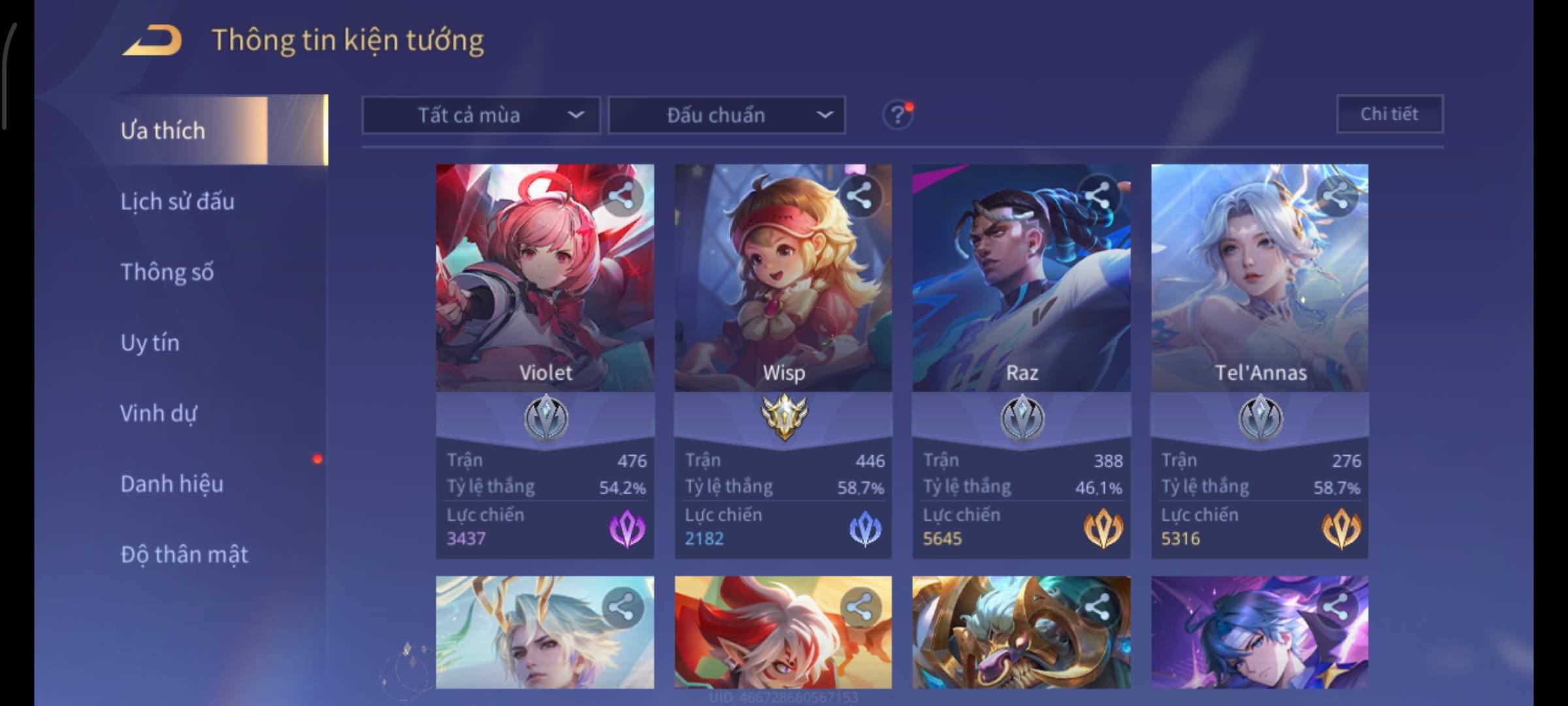View the Độ thân mật tab

184,554
